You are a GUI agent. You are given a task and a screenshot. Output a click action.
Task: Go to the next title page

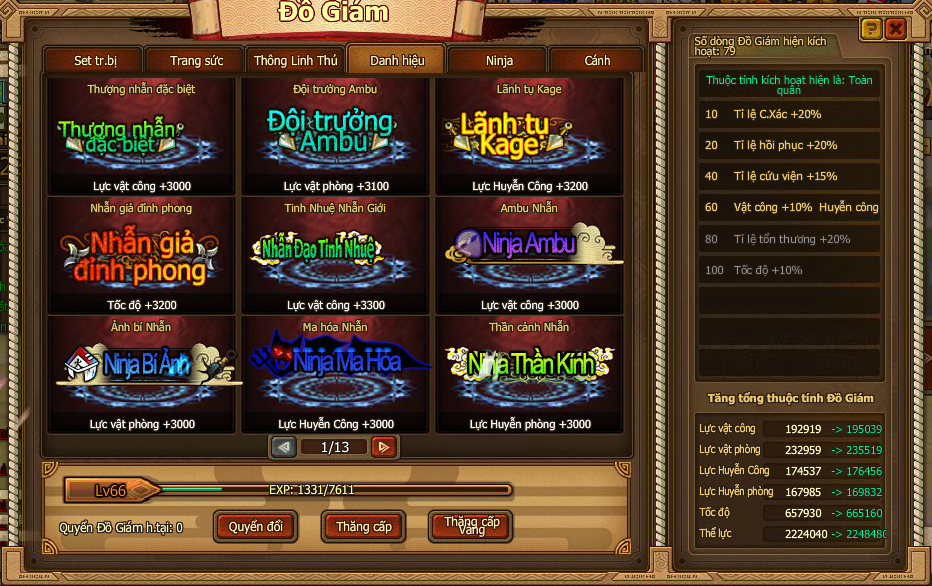click(x=382, y=447)
